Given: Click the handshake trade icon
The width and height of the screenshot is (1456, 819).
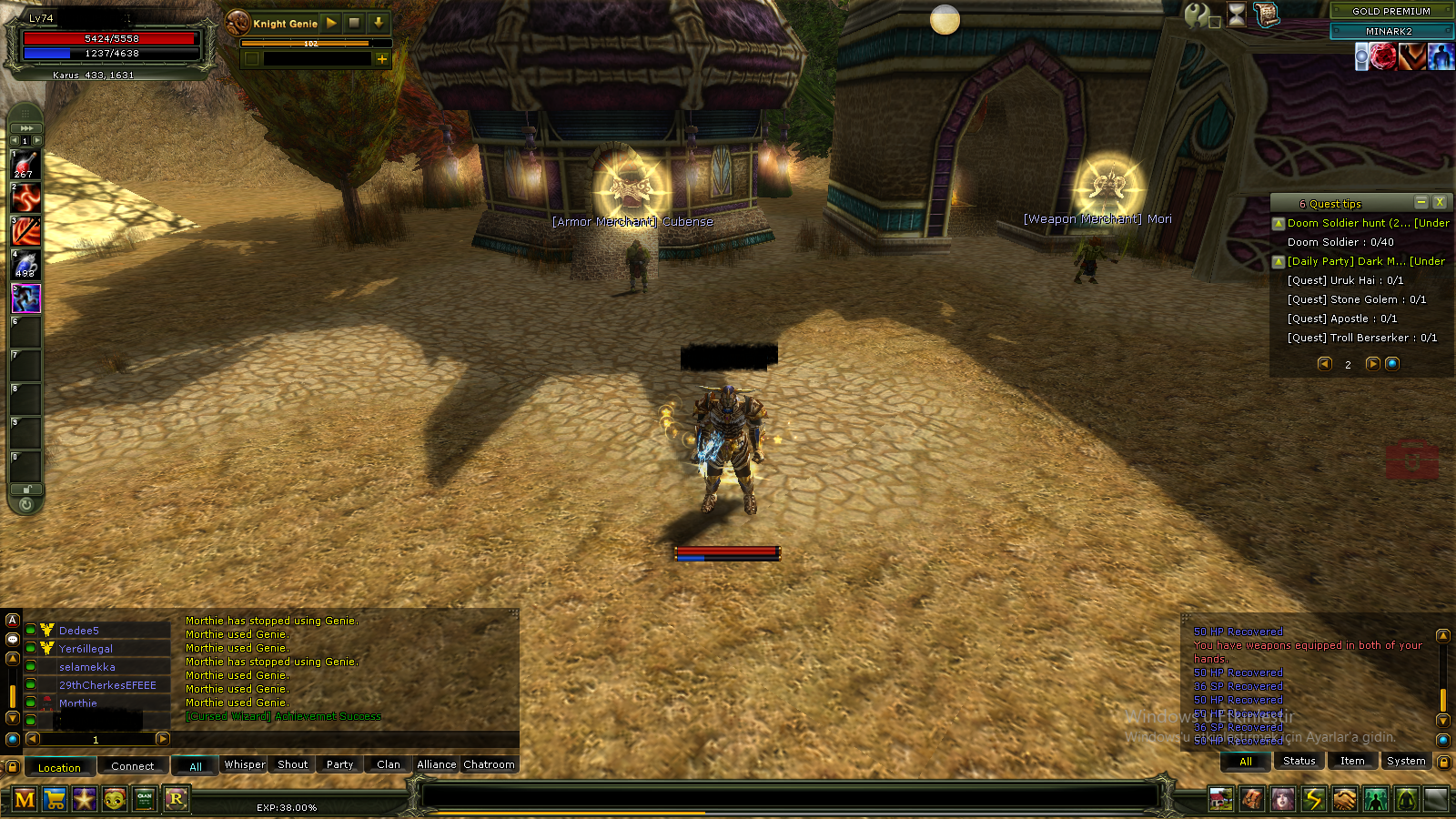Looking at the screenshot, I should pos(1344,799).
